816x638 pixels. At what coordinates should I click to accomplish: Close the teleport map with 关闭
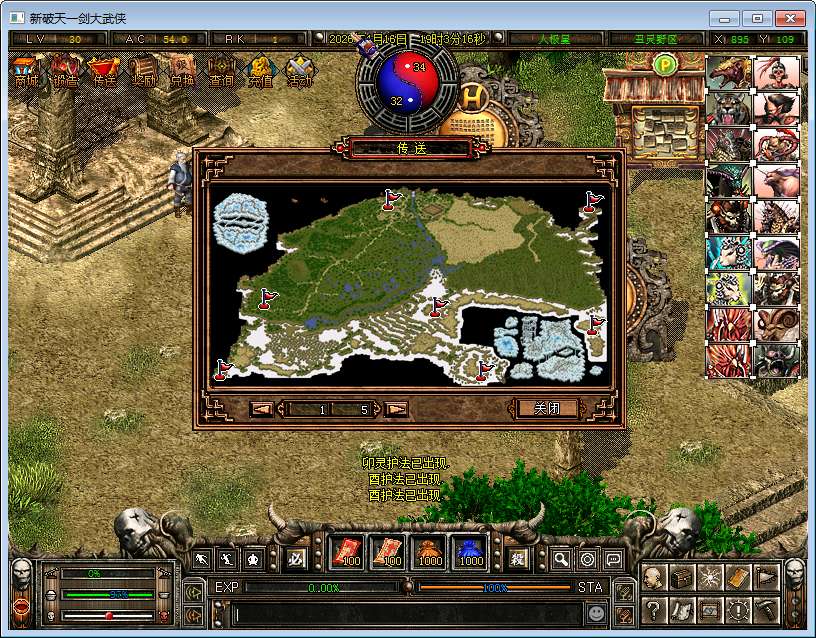547,408
